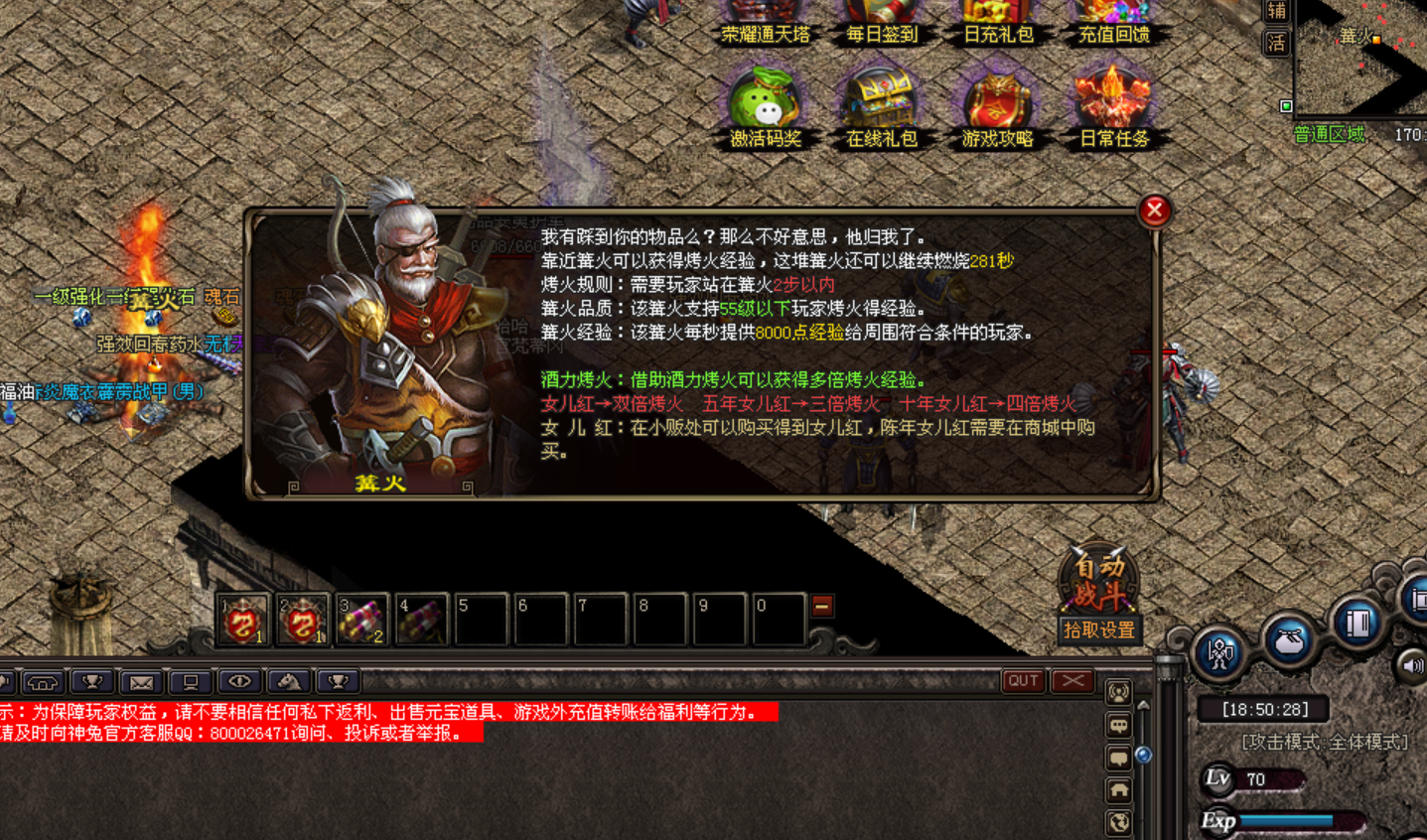Open the character armor icon

pyautogui.click(x=1219, y=652)
